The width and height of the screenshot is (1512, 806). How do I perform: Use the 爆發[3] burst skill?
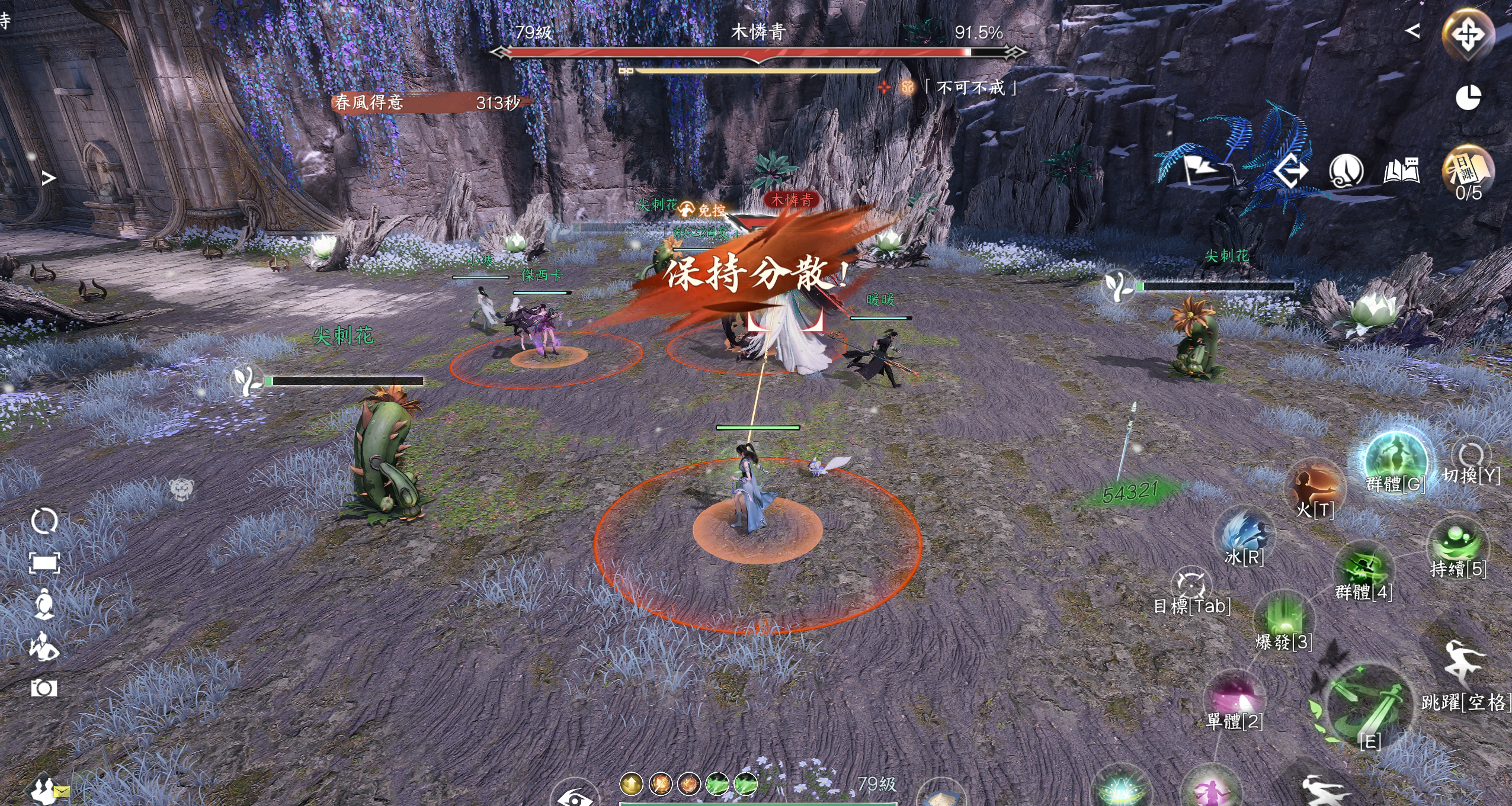[x=1284, y=617]
